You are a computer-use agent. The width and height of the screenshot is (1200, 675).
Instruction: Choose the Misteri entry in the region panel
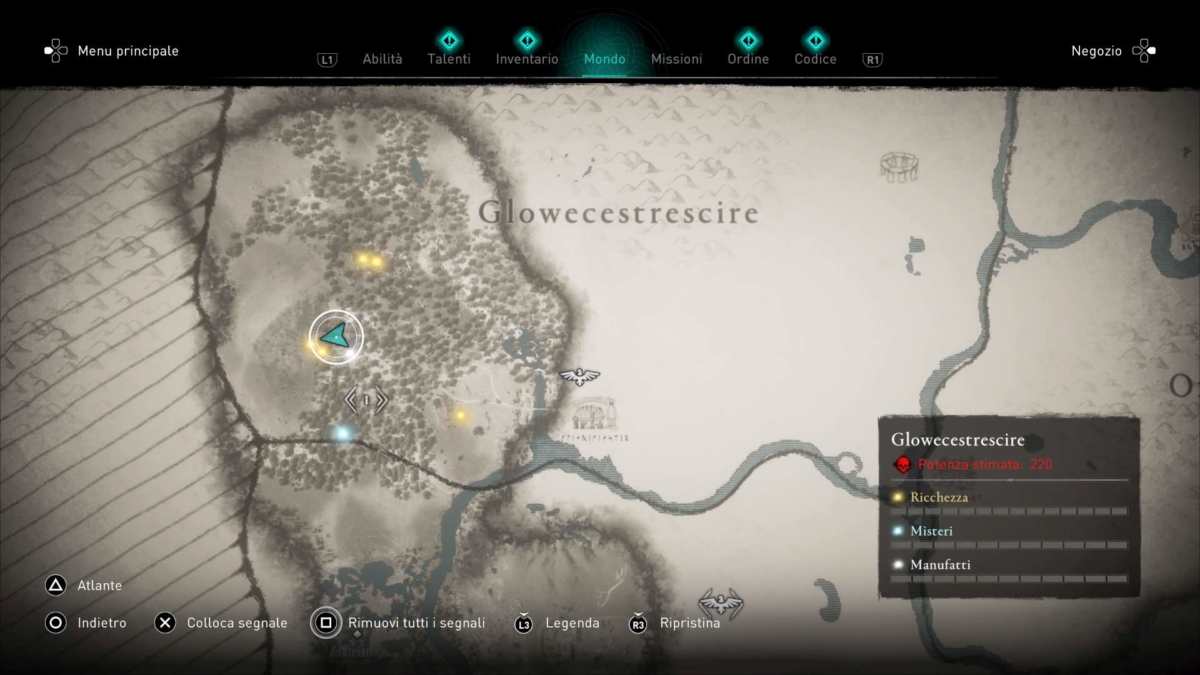[931, 531]
